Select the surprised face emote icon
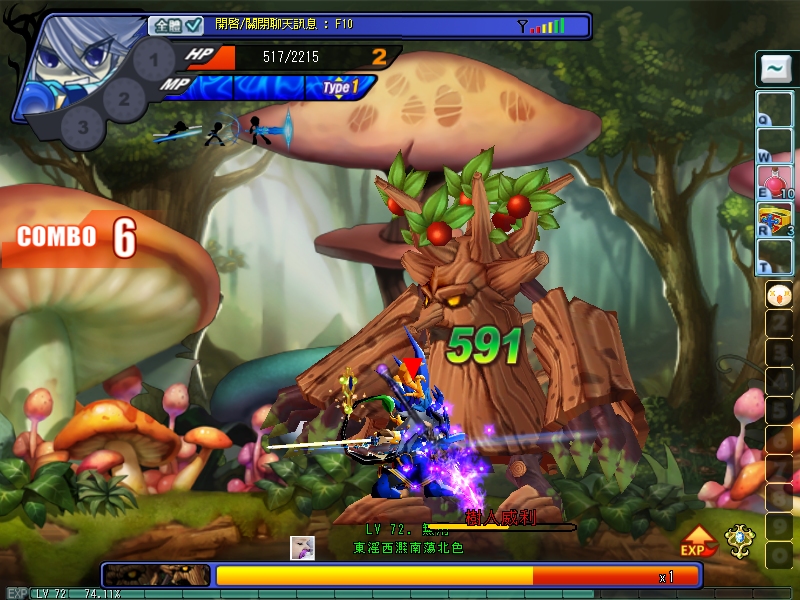 click(777, 296)
